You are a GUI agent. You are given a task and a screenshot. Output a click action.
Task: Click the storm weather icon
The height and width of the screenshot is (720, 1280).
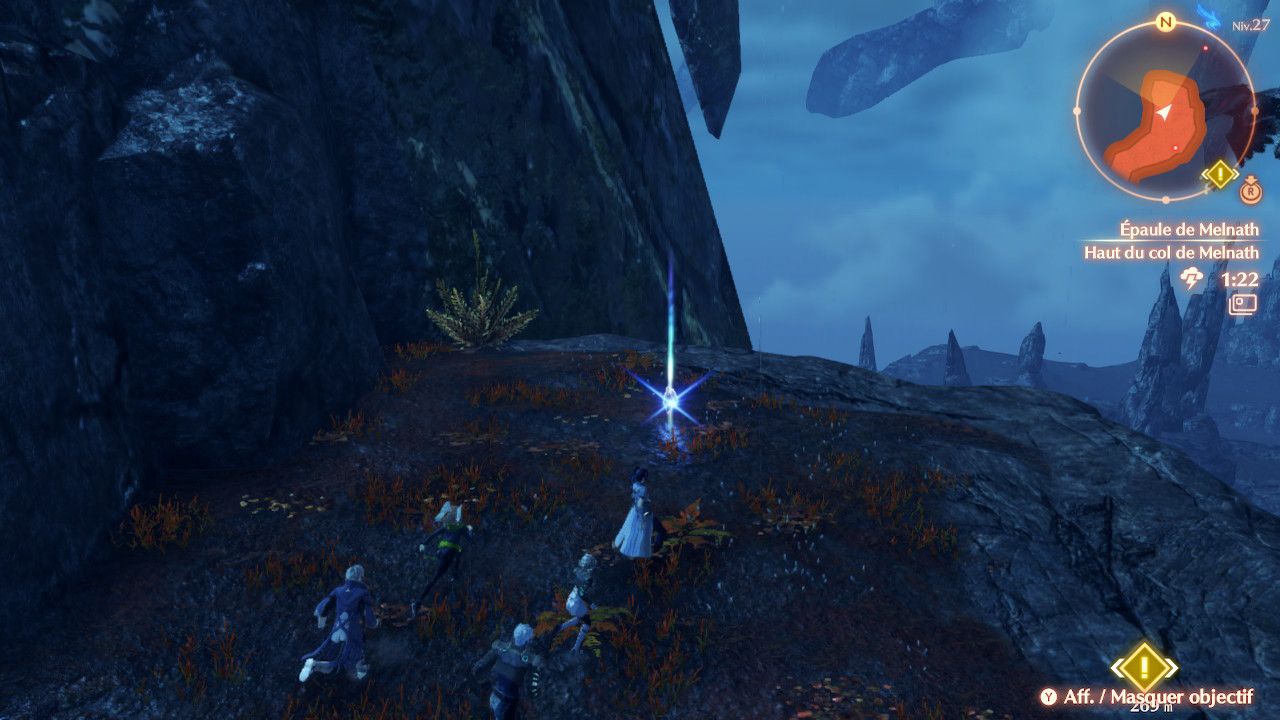pyautogui.click(x=1192, y=279)
